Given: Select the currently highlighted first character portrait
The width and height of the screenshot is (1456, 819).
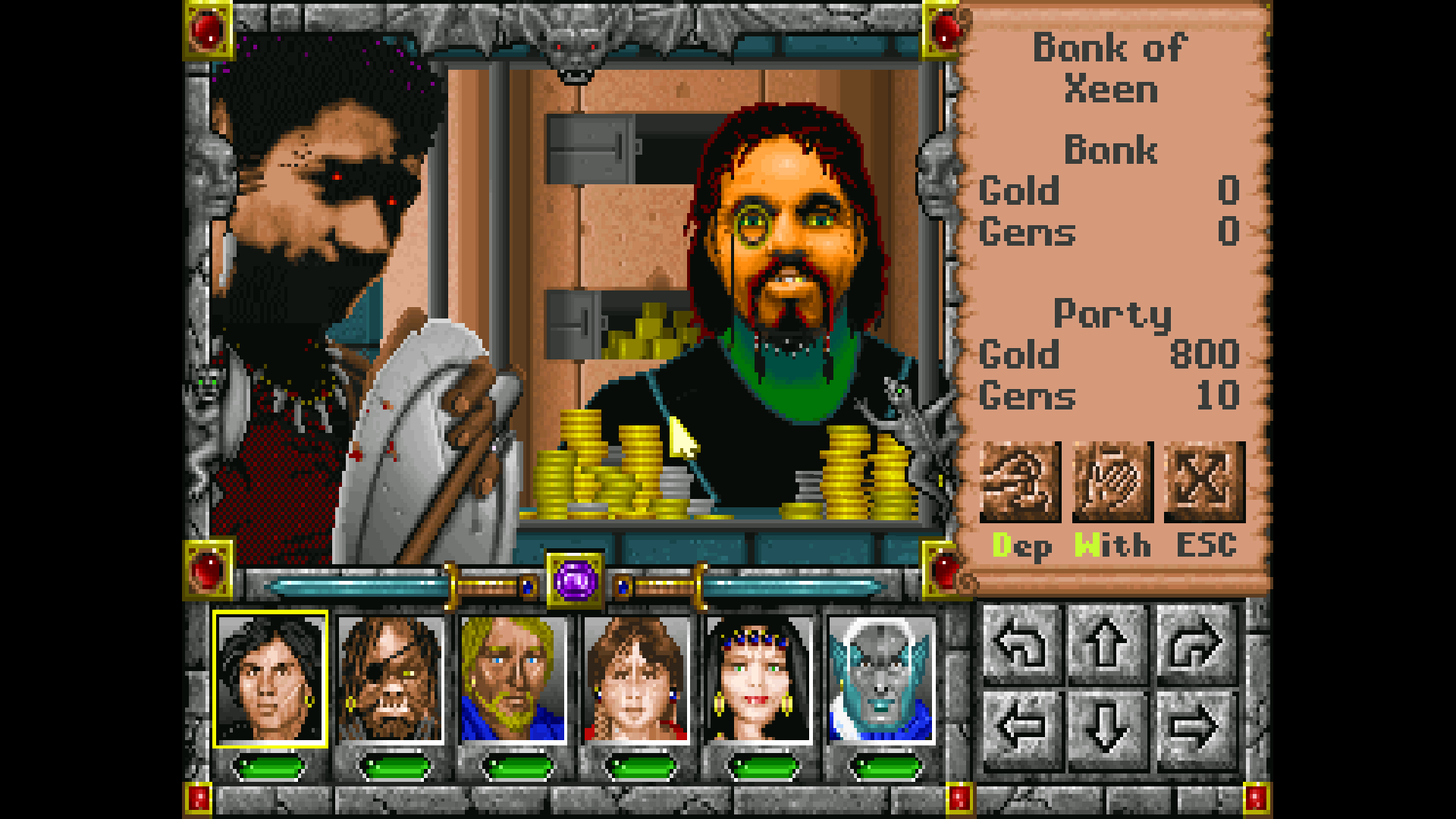Looking at the screenshot, I should 269,679.
